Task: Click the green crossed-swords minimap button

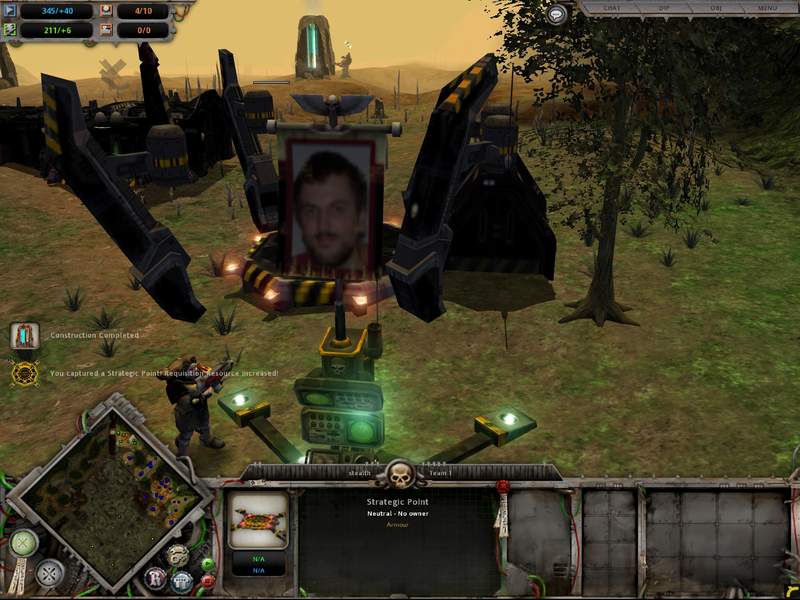Action: tap(23, 543)
